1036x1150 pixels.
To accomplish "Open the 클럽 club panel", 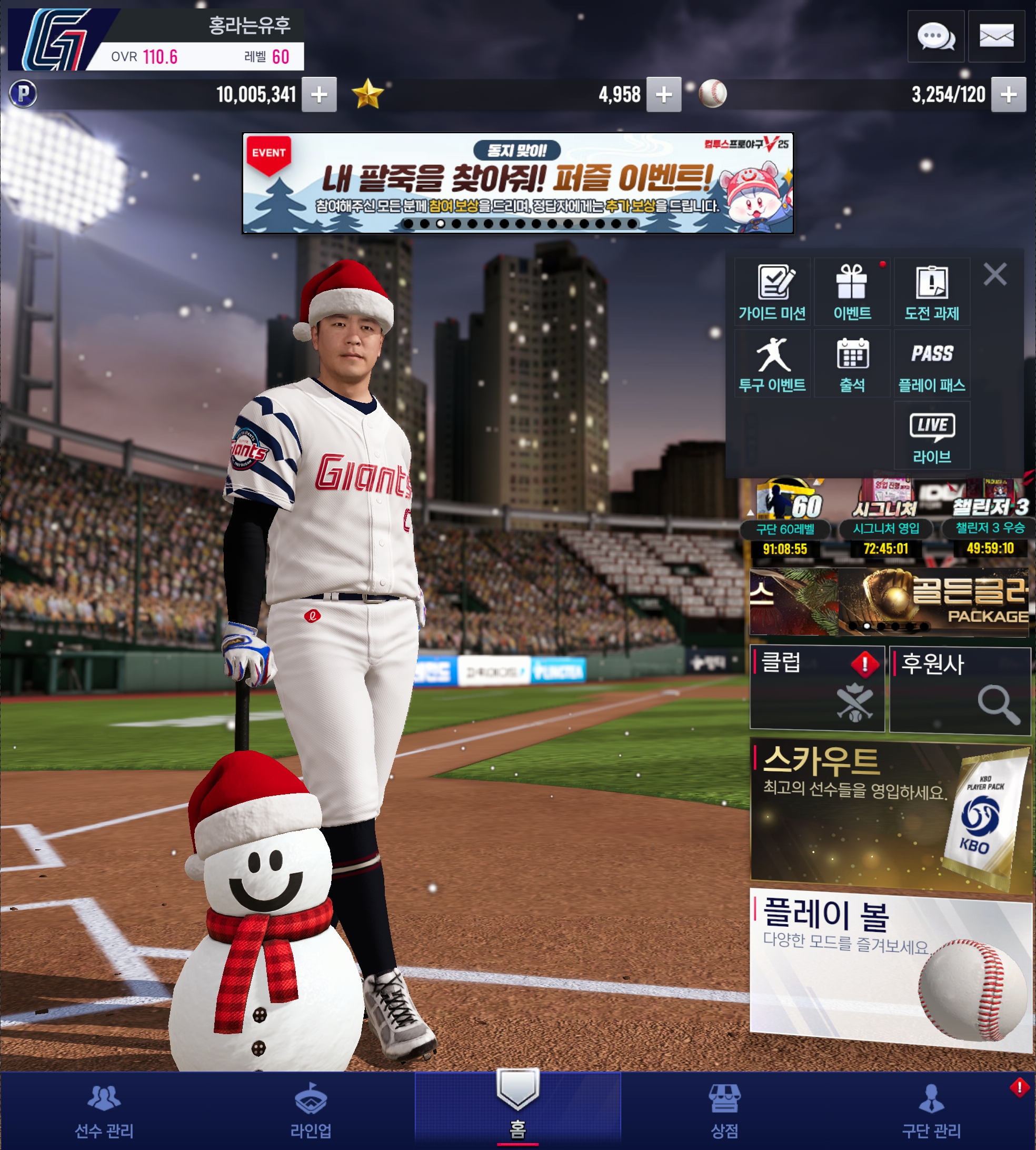I will [817, 688].
